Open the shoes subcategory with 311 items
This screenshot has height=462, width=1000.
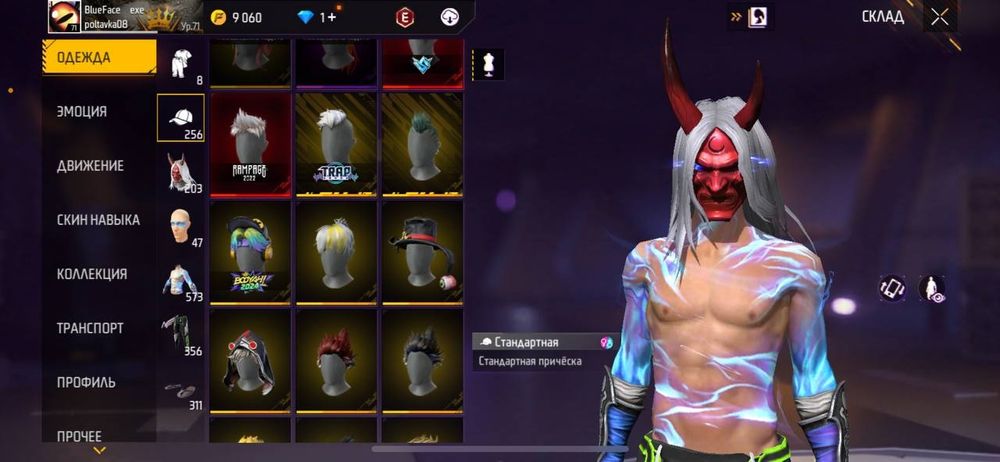coord(181,390)
